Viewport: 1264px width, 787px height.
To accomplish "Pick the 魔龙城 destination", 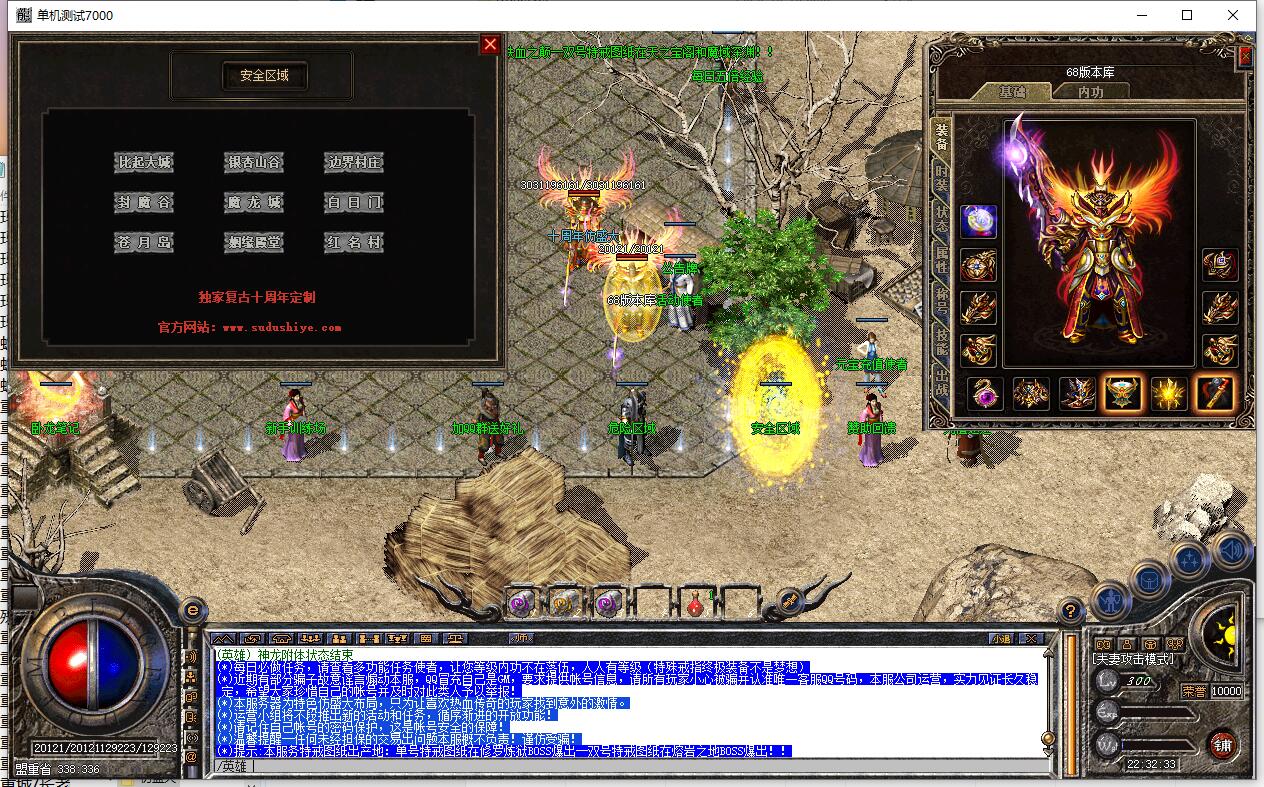I will coord(254,202).
